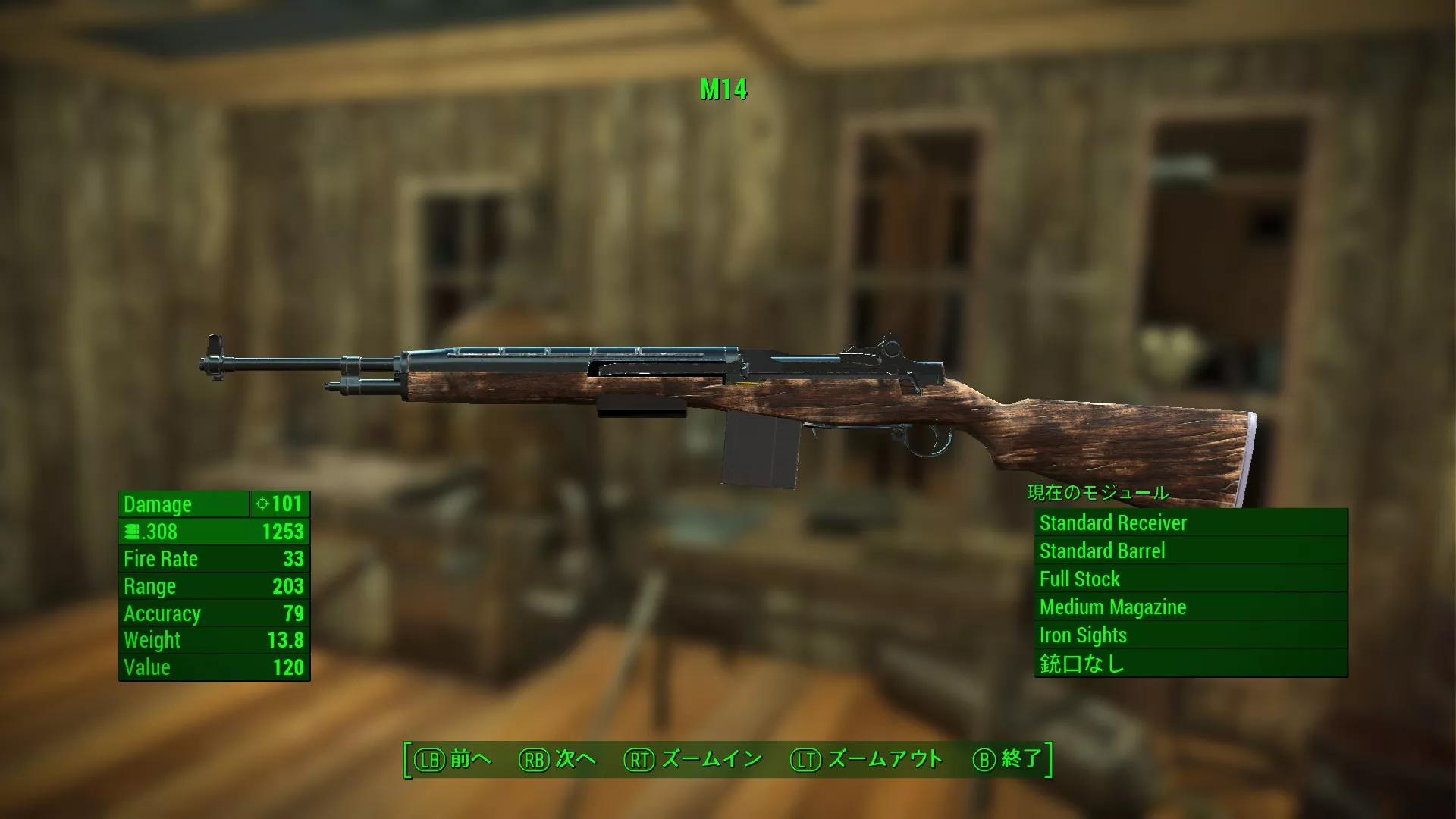Choose the Standard Barrel module entry

coord(1190,551)
